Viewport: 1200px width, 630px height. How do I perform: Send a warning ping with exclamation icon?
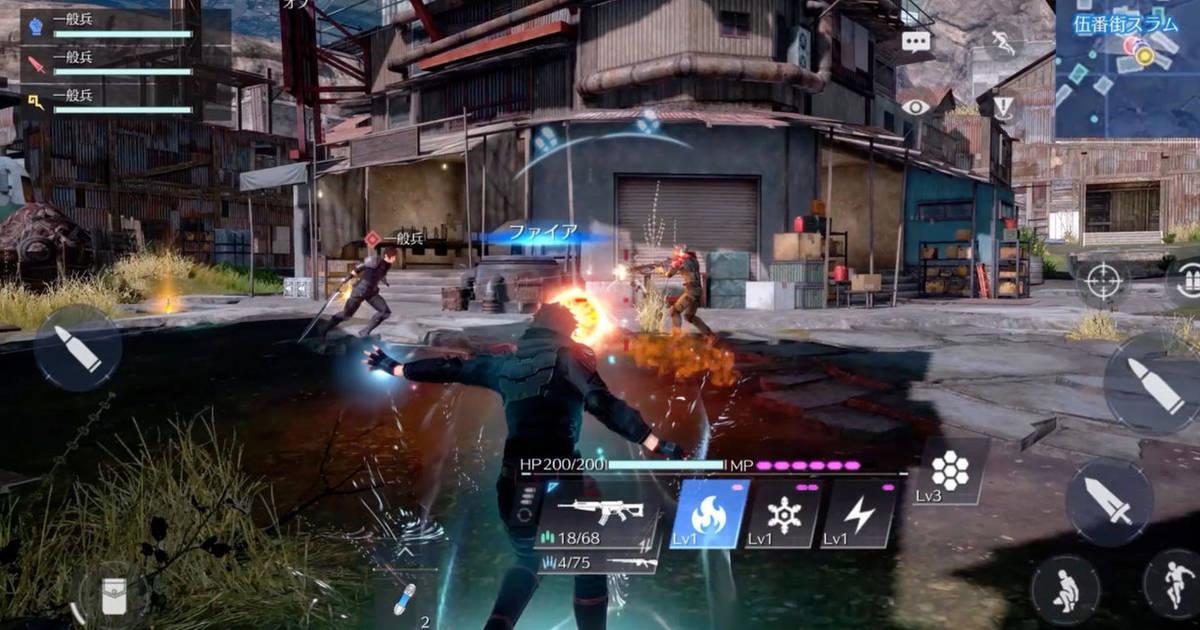pos(1003,107)
